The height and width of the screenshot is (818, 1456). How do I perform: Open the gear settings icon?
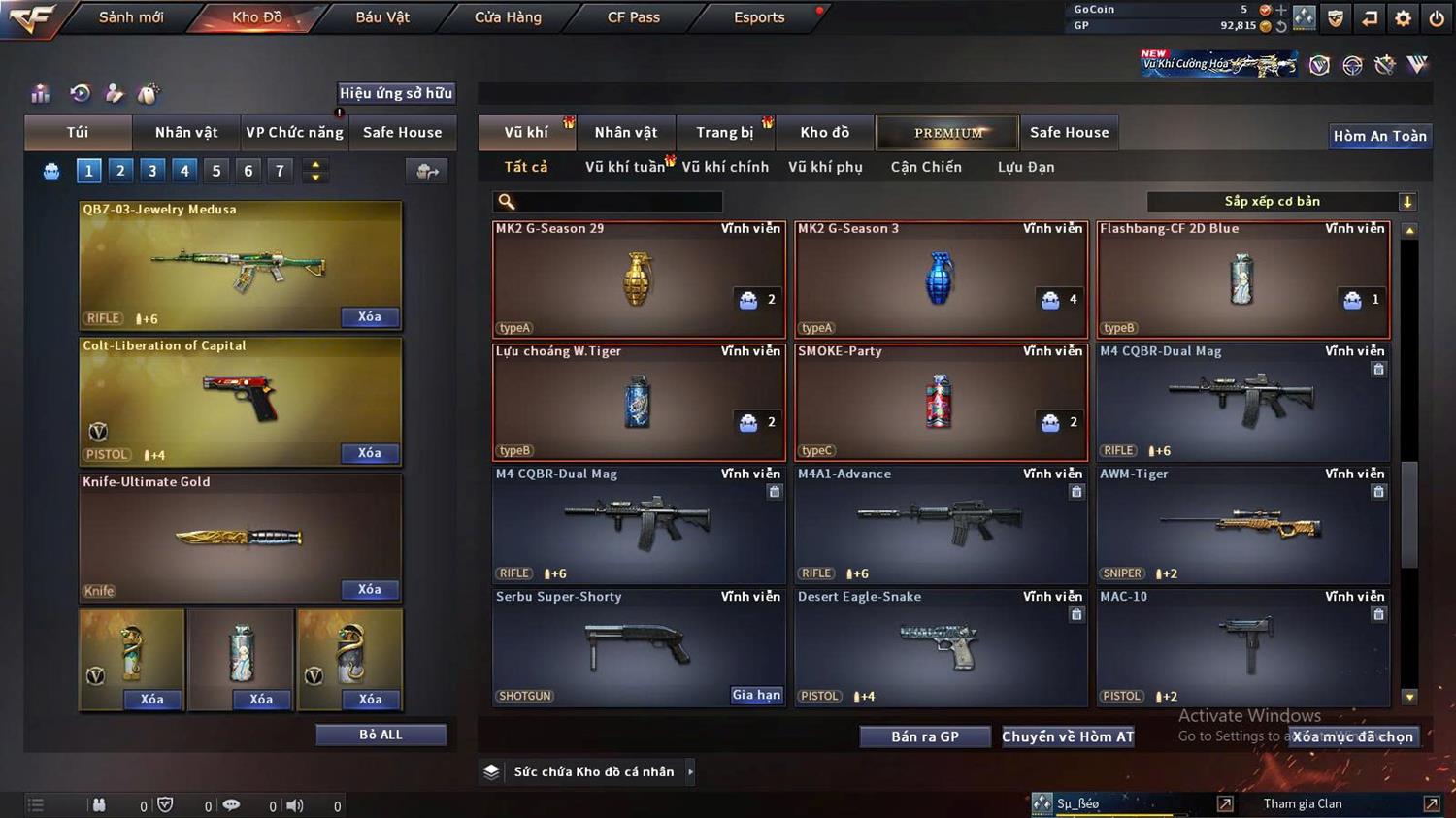click(x=1403, y=17)
